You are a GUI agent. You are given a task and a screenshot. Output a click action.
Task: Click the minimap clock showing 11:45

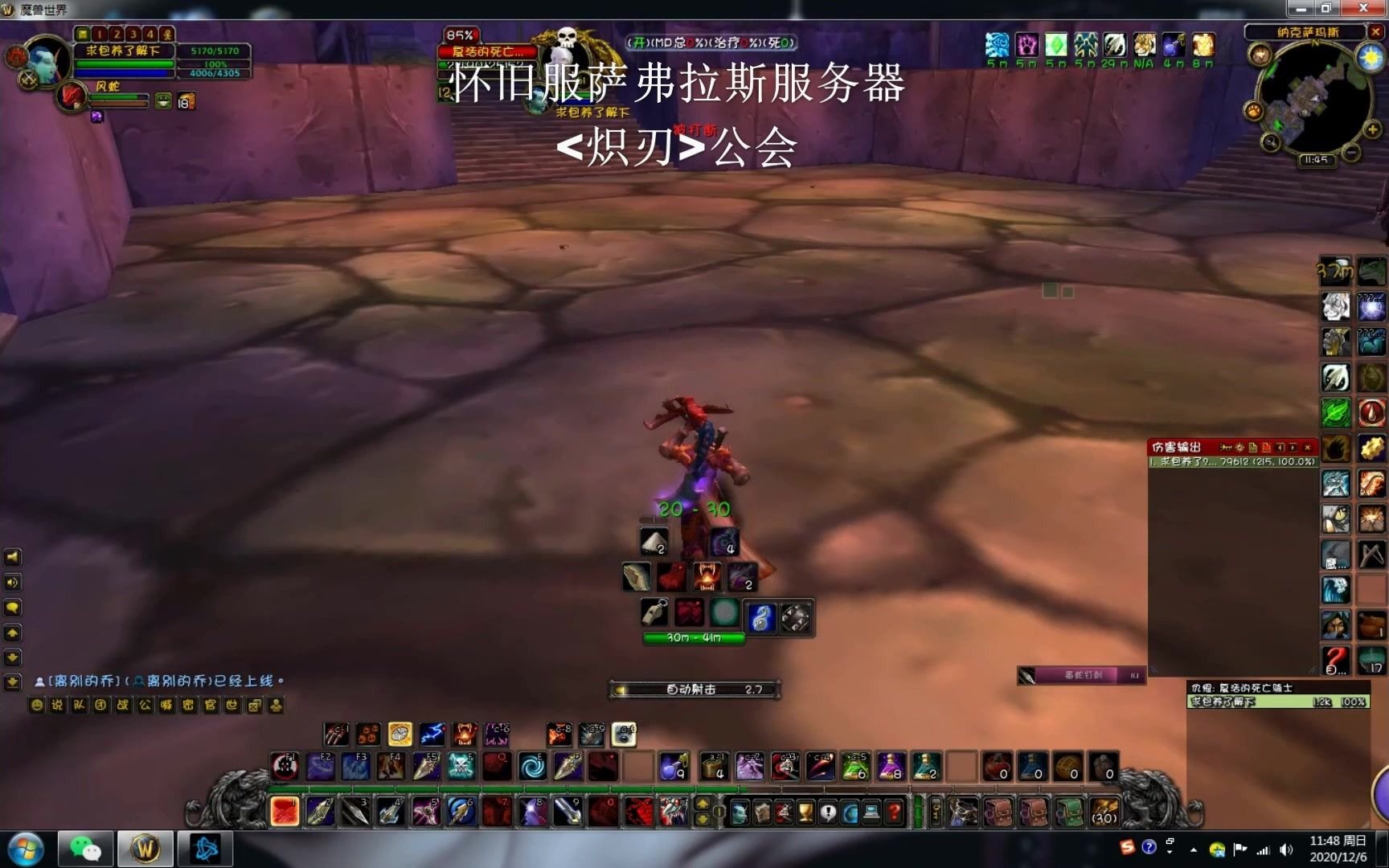pos(1316,159)
